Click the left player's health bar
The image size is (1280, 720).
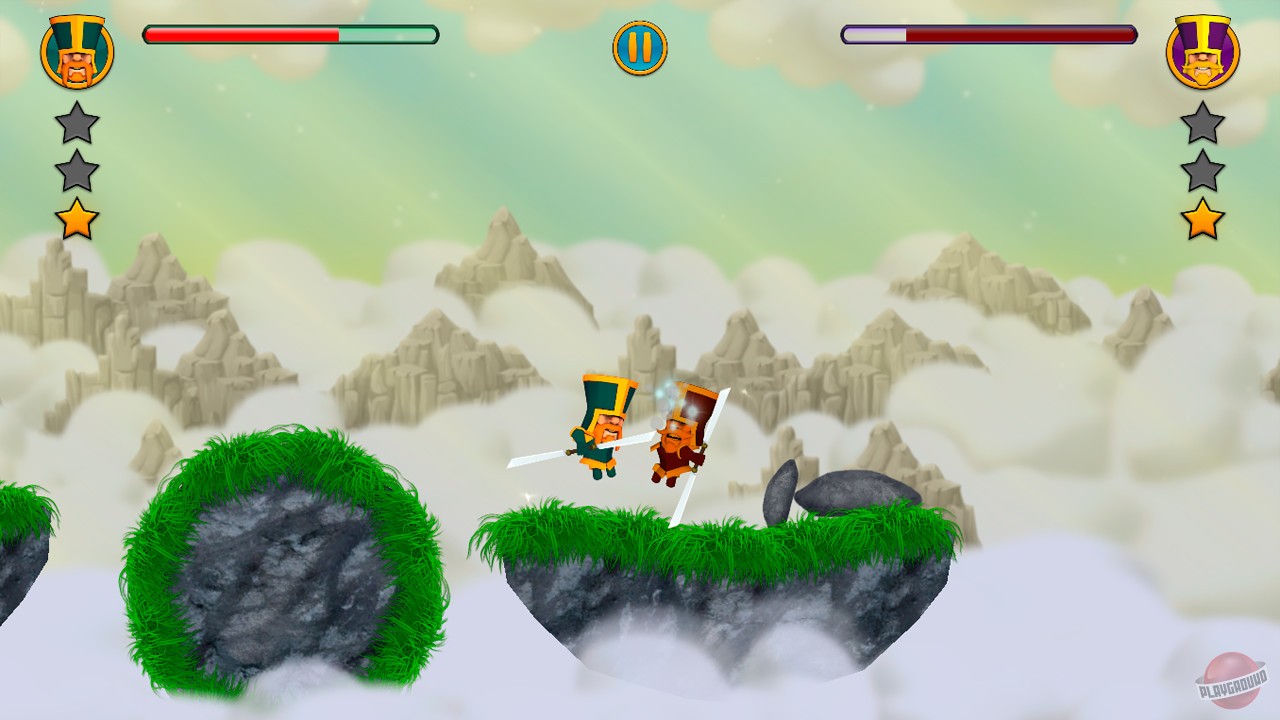[290, 33]
